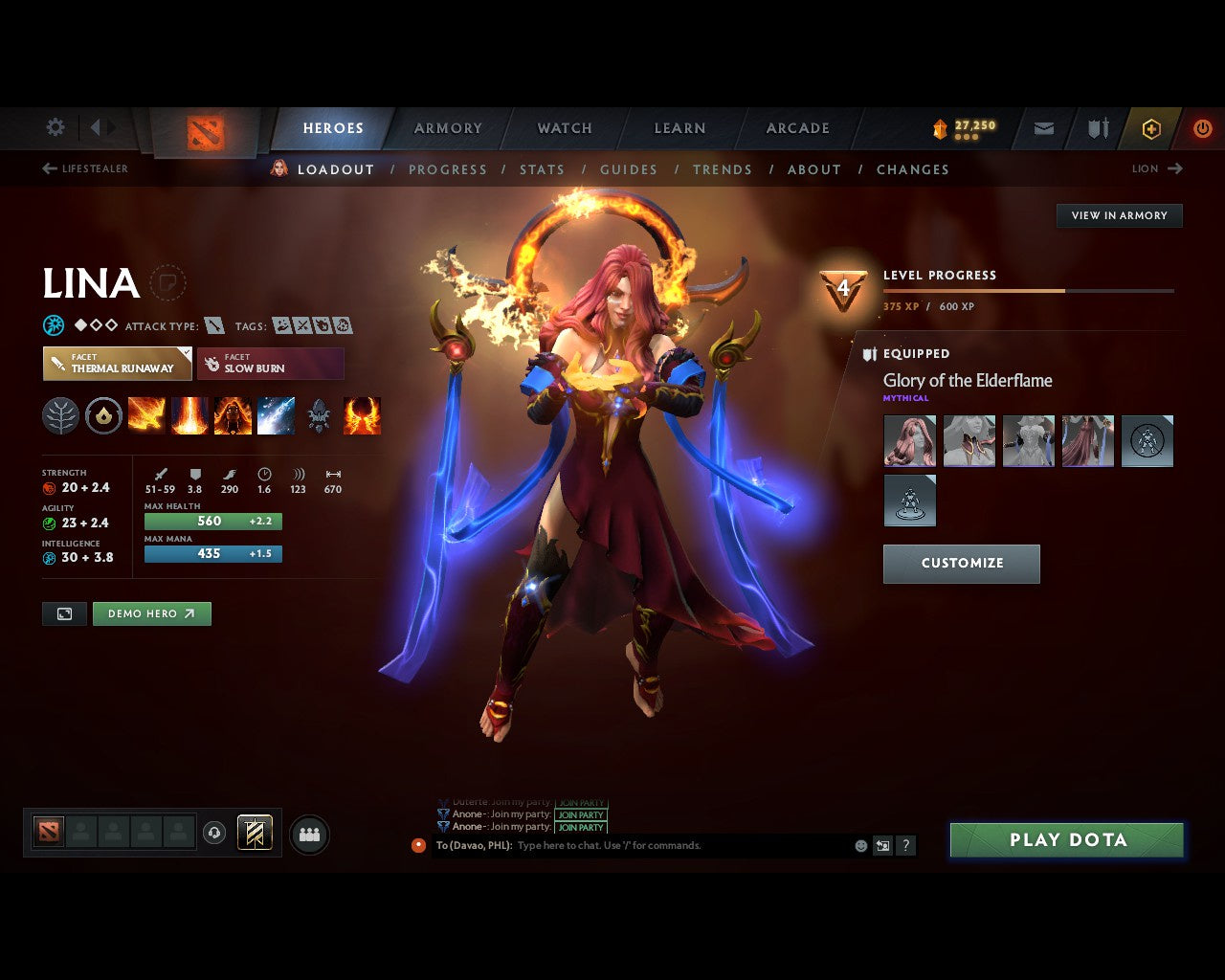This screenshot has height=980, width=1225.
Task: Toggle the Aghanim's Scepter upgrade icon
Action: 319,414
